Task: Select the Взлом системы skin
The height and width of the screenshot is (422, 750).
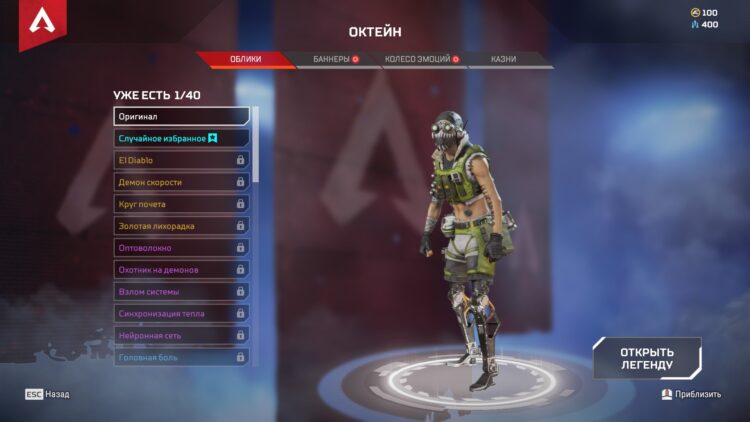Action: (181, 291)
